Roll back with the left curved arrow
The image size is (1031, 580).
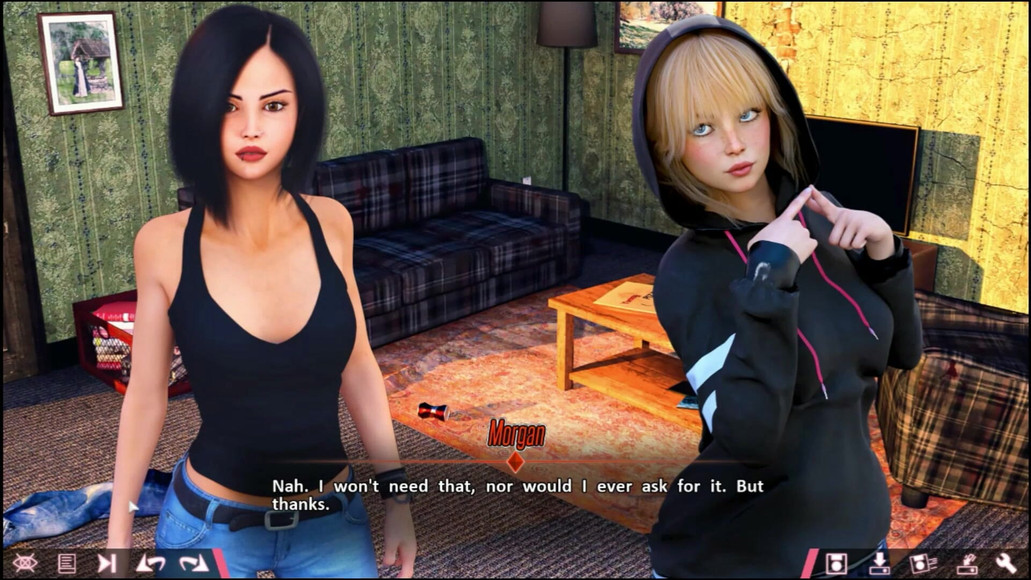click(150, 563)
